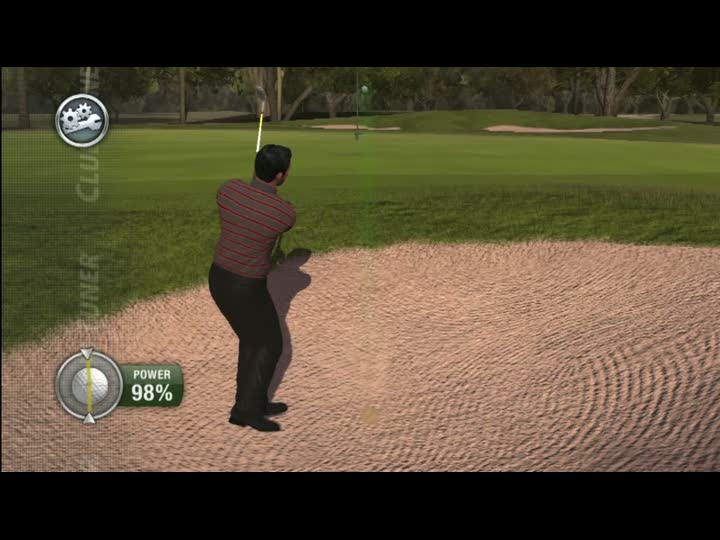Open the Club Tuner gear icon

point(82,120)
